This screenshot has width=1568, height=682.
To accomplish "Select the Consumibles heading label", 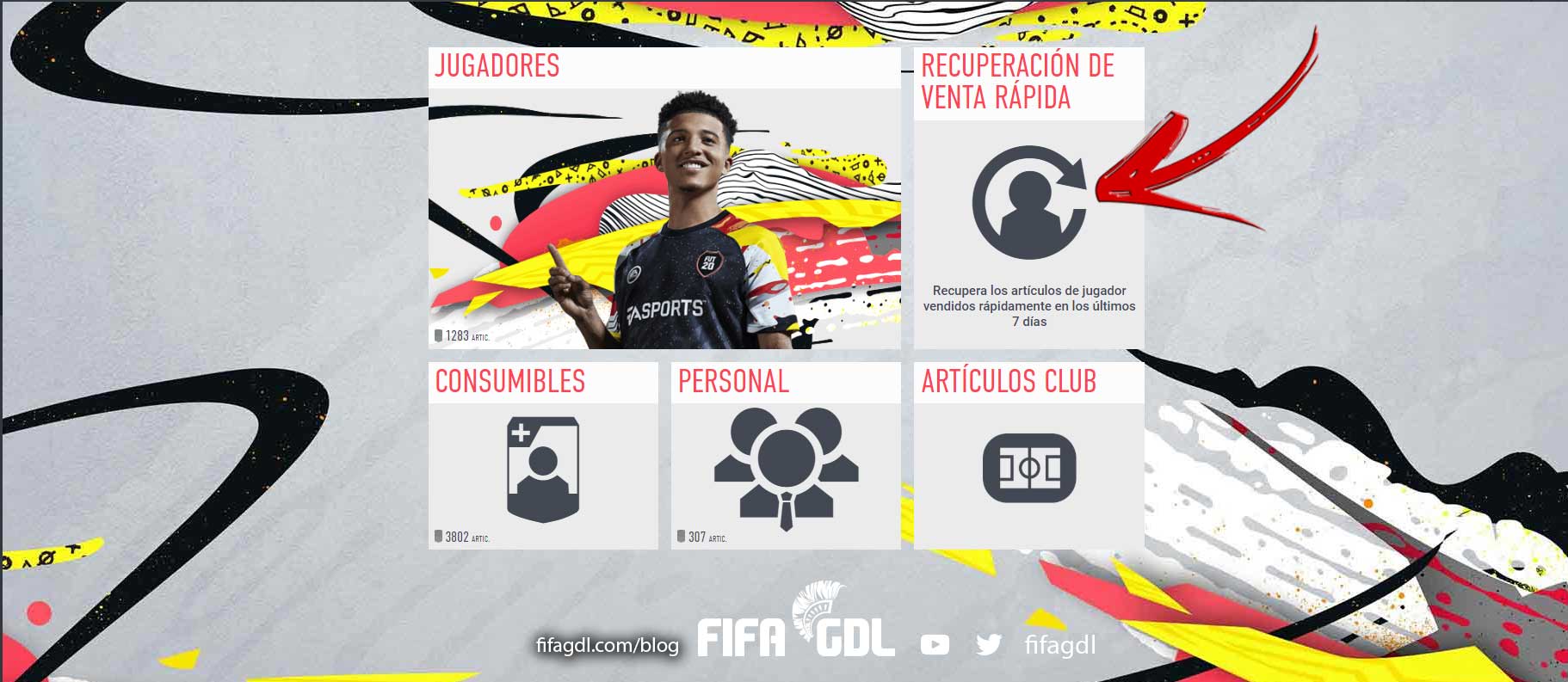I will 509,381.
